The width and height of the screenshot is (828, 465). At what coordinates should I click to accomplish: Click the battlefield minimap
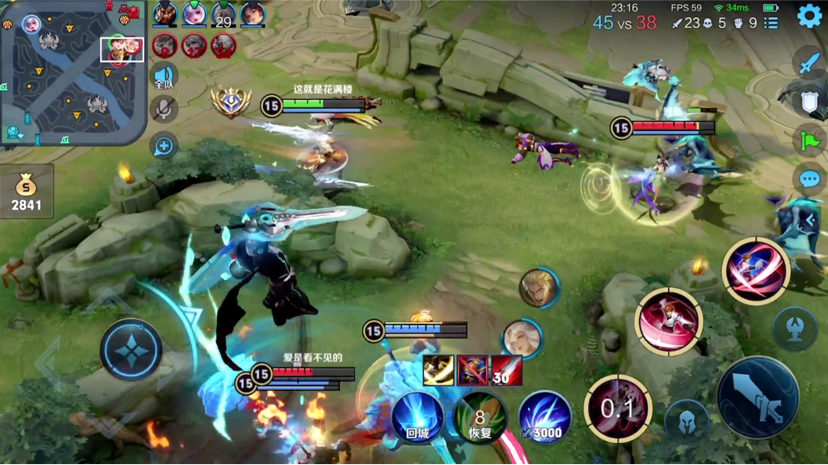point(73,73)
